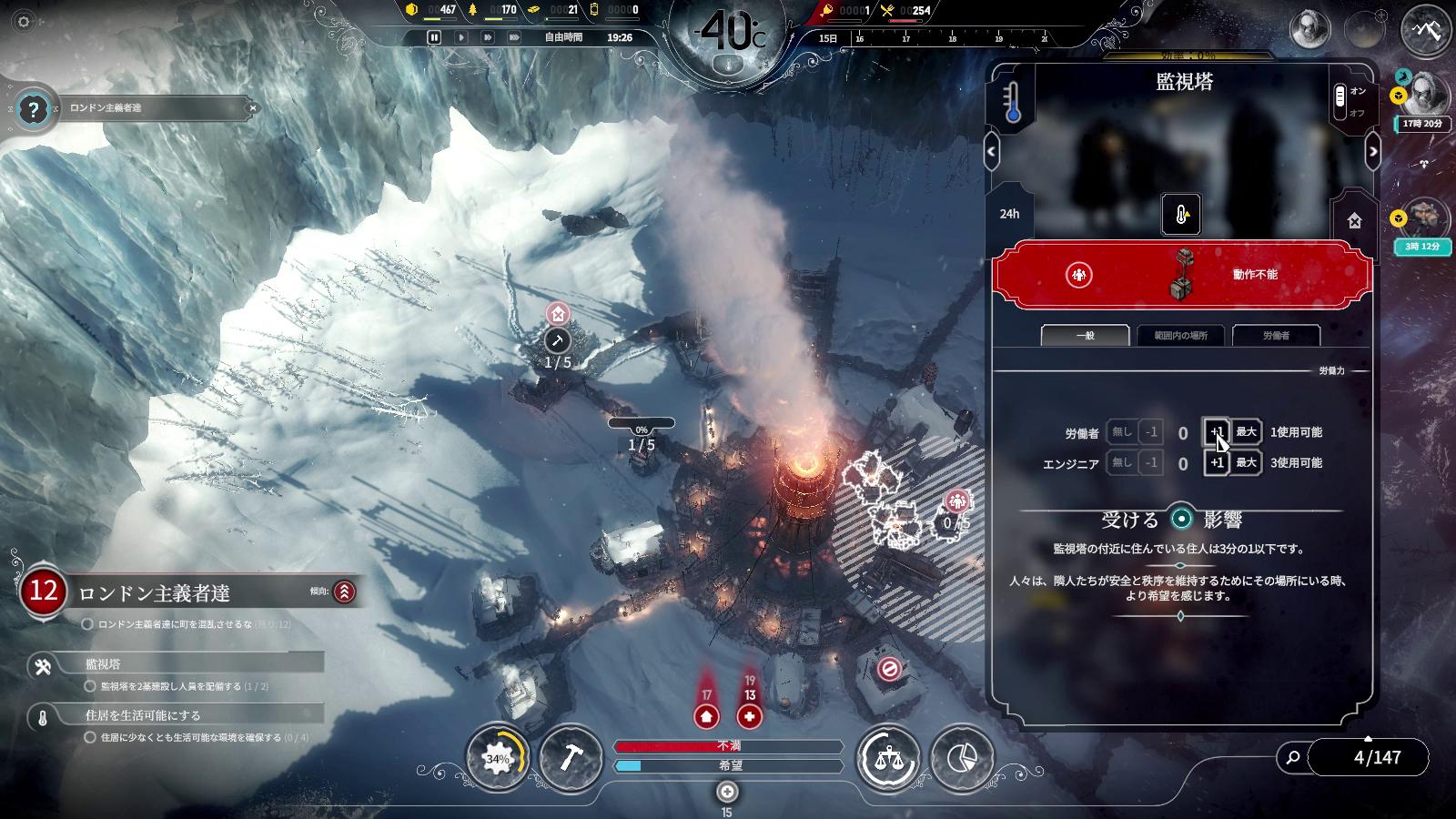Pause the game time

[x=434, y=37]
